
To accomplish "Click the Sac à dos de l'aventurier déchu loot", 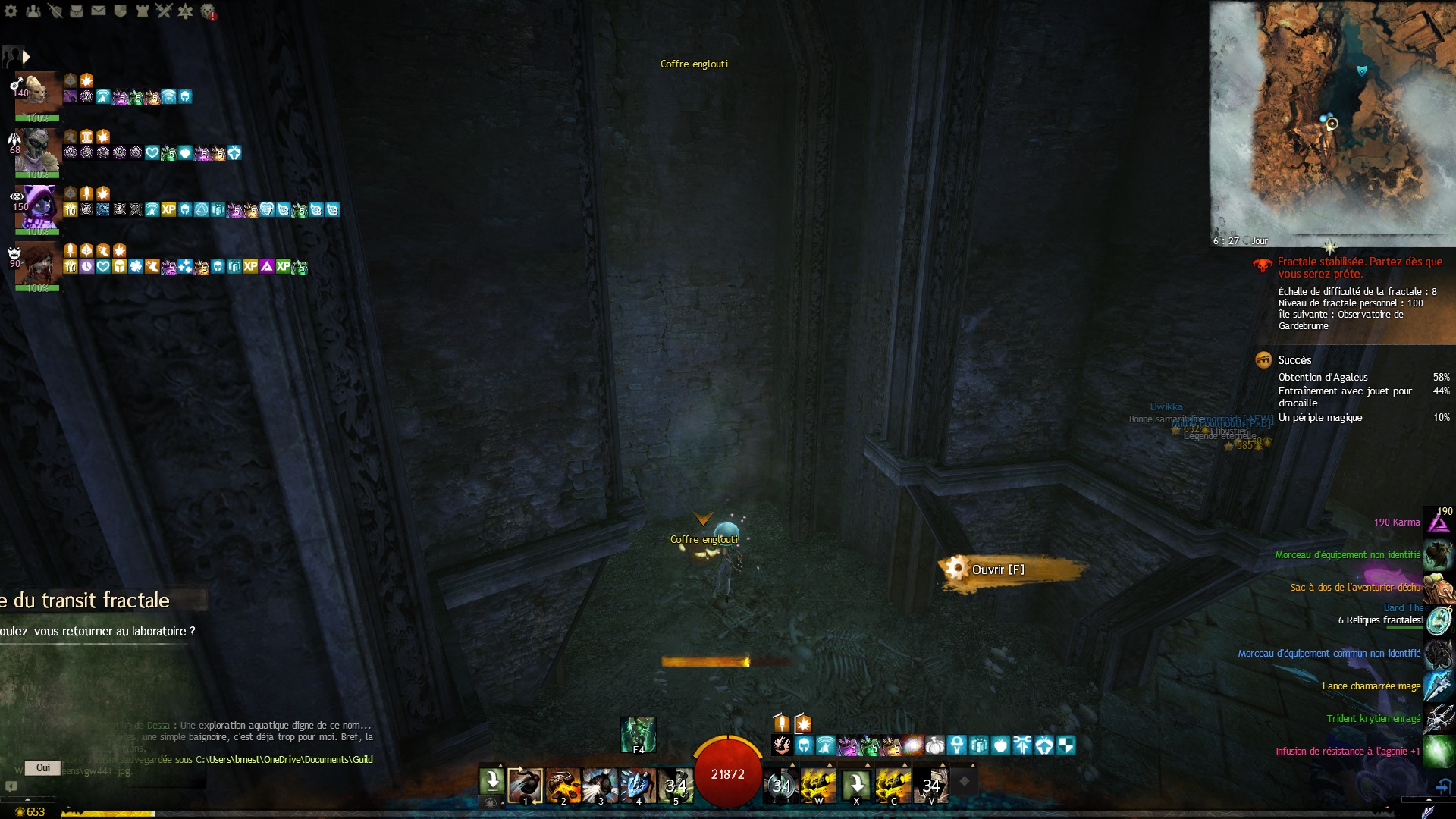I will (x=1356, y=587).
